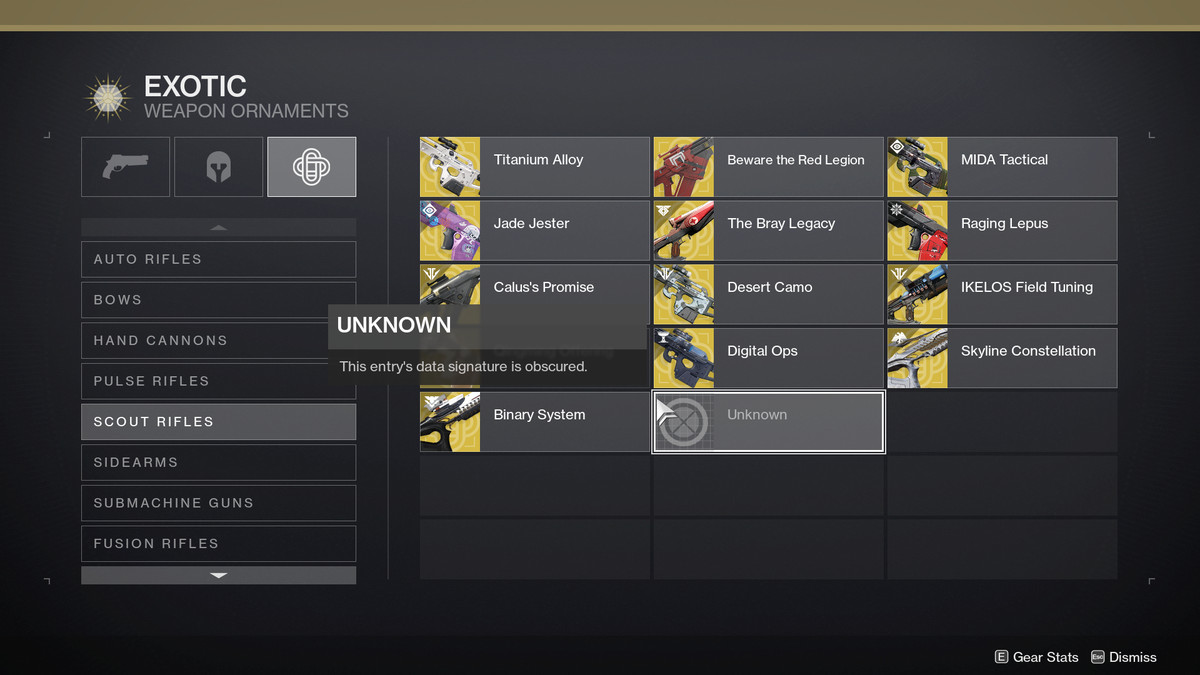This screenshot has width=1200, height=675.
Task: Select the Titanium Alloy ornament
Action: pyautogui.click(x=534, y=167)
